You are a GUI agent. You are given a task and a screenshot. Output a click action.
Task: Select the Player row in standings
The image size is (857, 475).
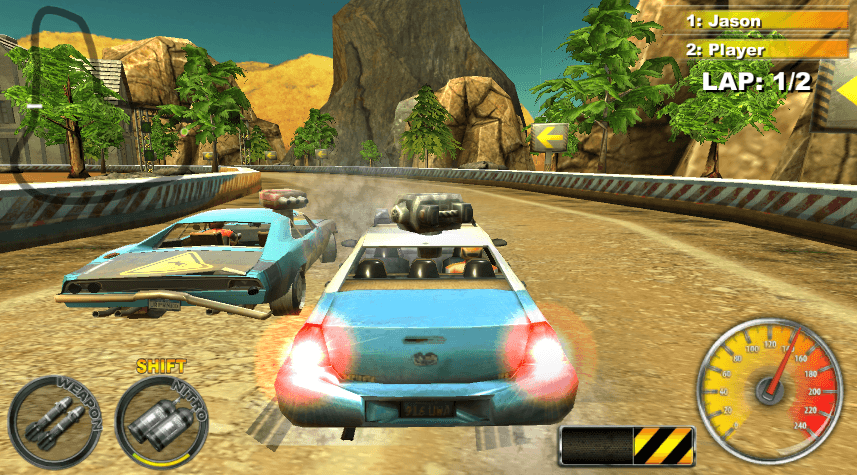point(765,49)
